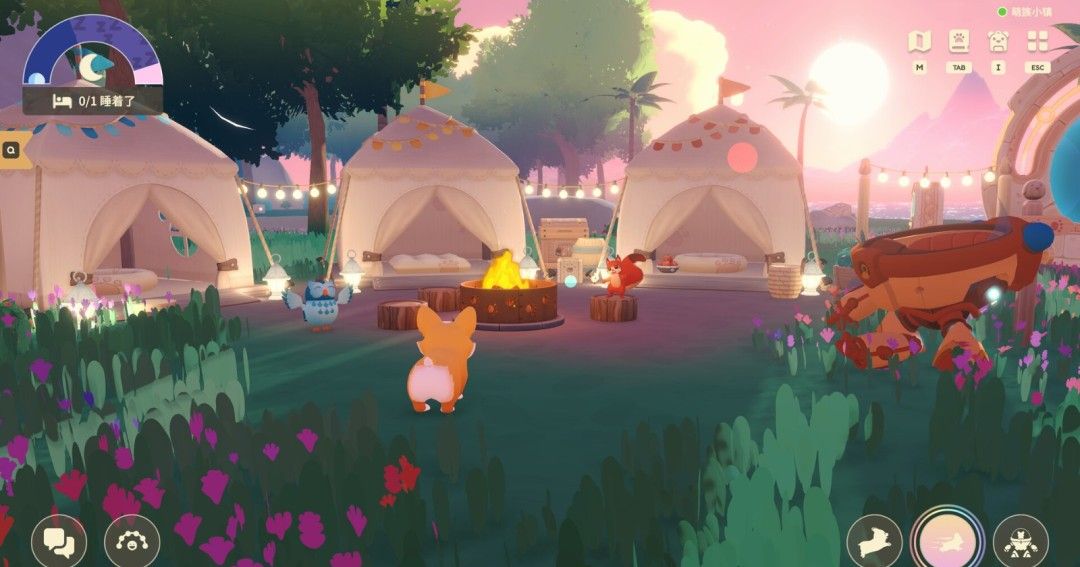The height and width of the screenshot is (567, 1080).
Task: Activate the leaping animal jump button
Action: 874,541
